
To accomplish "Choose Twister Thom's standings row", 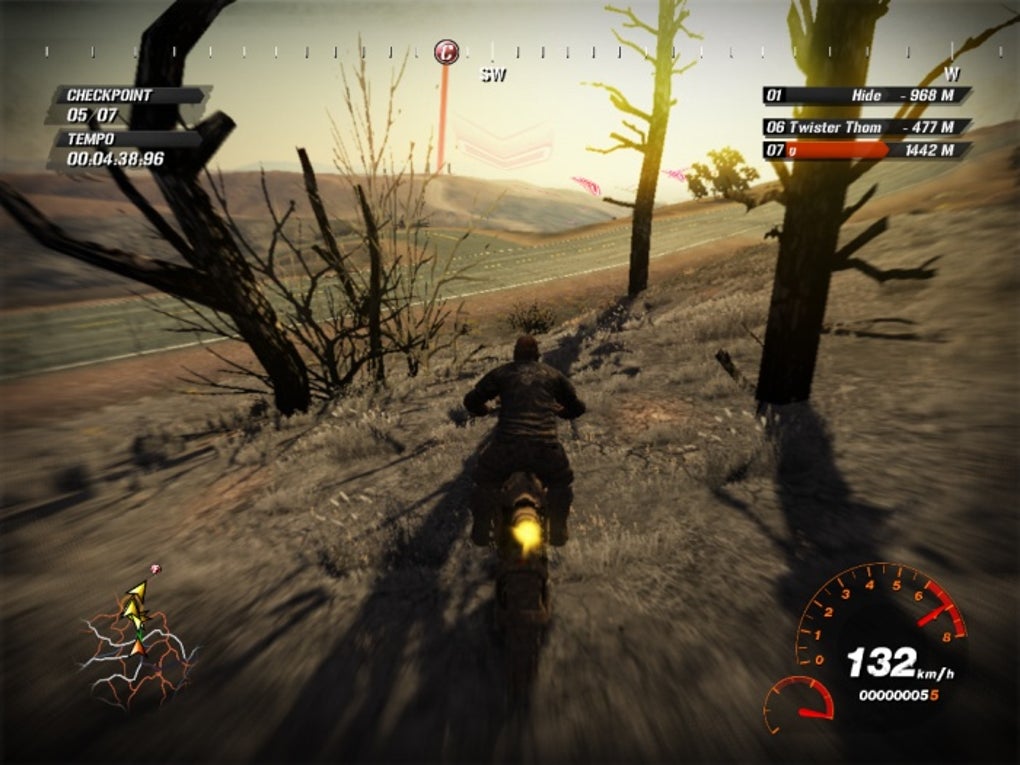I will tap(866, 127).
